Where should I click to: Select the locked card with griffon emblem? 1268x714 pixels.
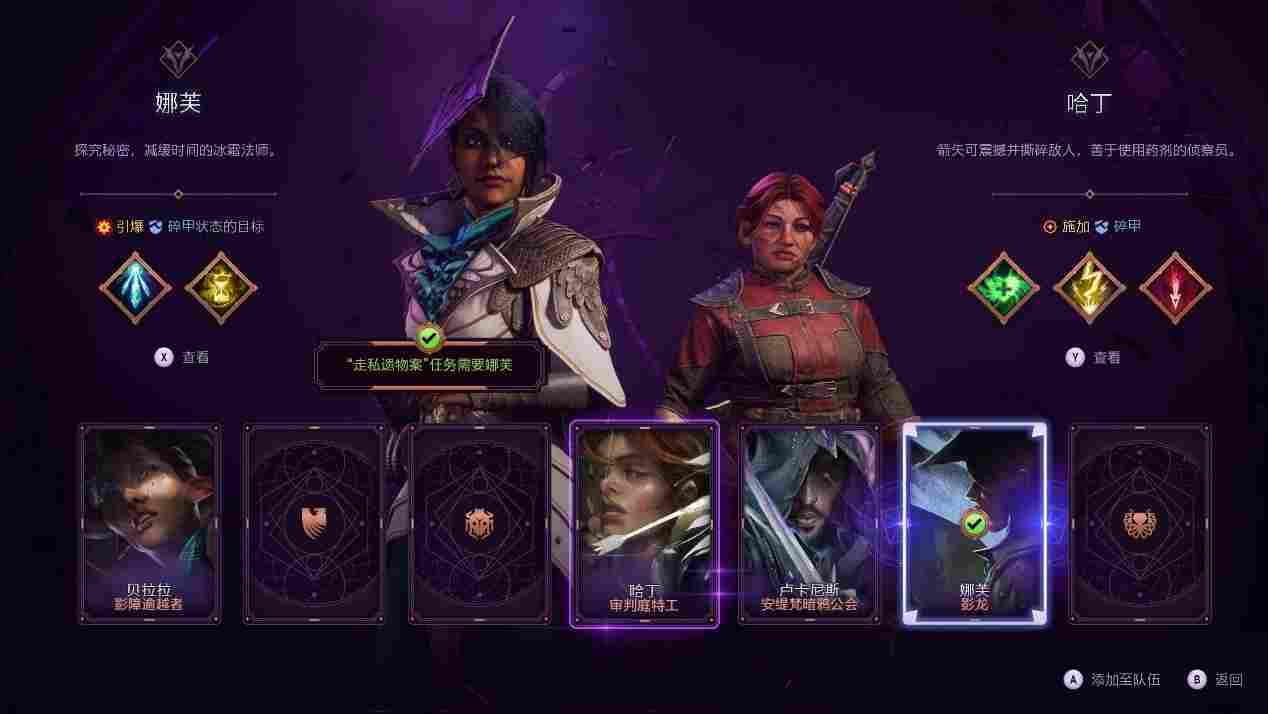pos(314,523)
